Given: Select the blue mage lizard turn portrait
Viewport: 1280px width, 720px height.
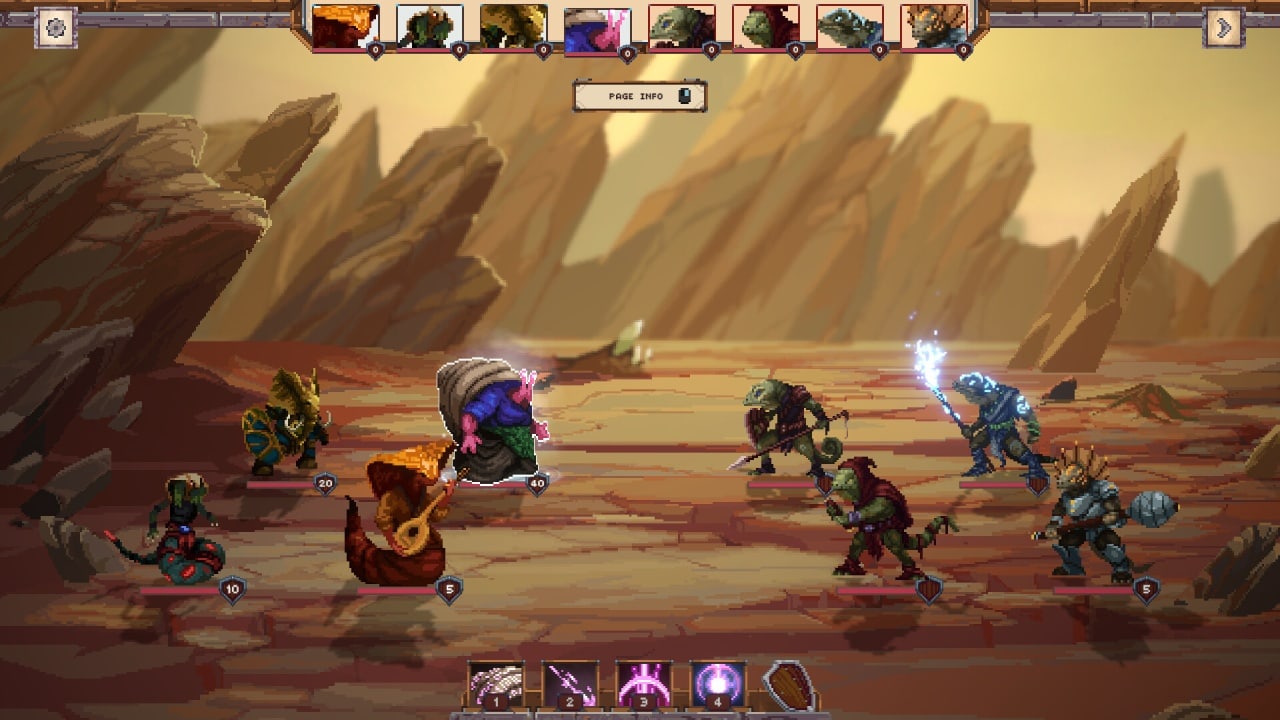Looking at the screenshot, I should (850, 27).
